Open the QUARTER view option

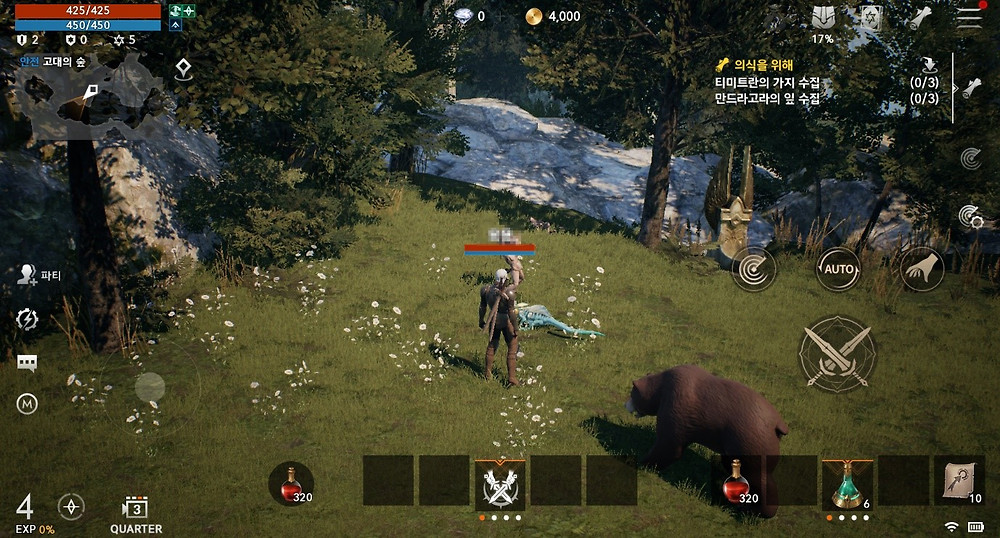(135, 514)
